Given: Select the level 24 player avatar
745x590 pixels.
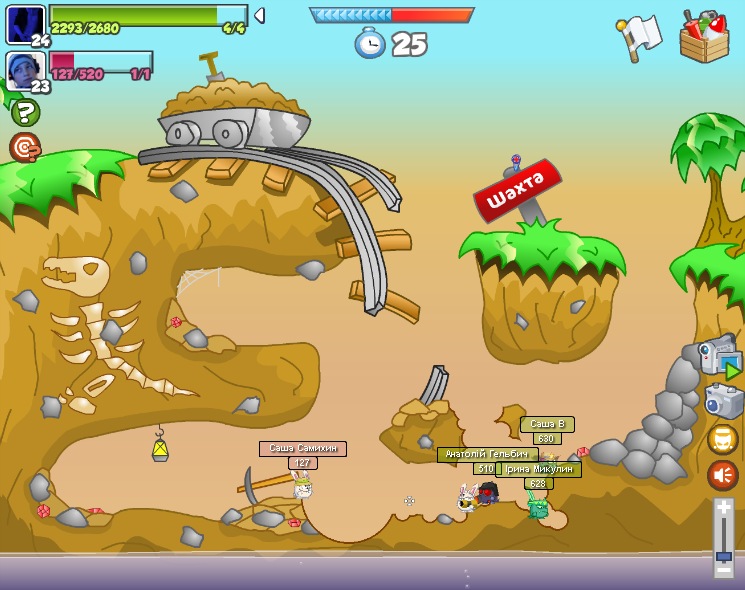Looking at the screenshot, I should (24, 24).
